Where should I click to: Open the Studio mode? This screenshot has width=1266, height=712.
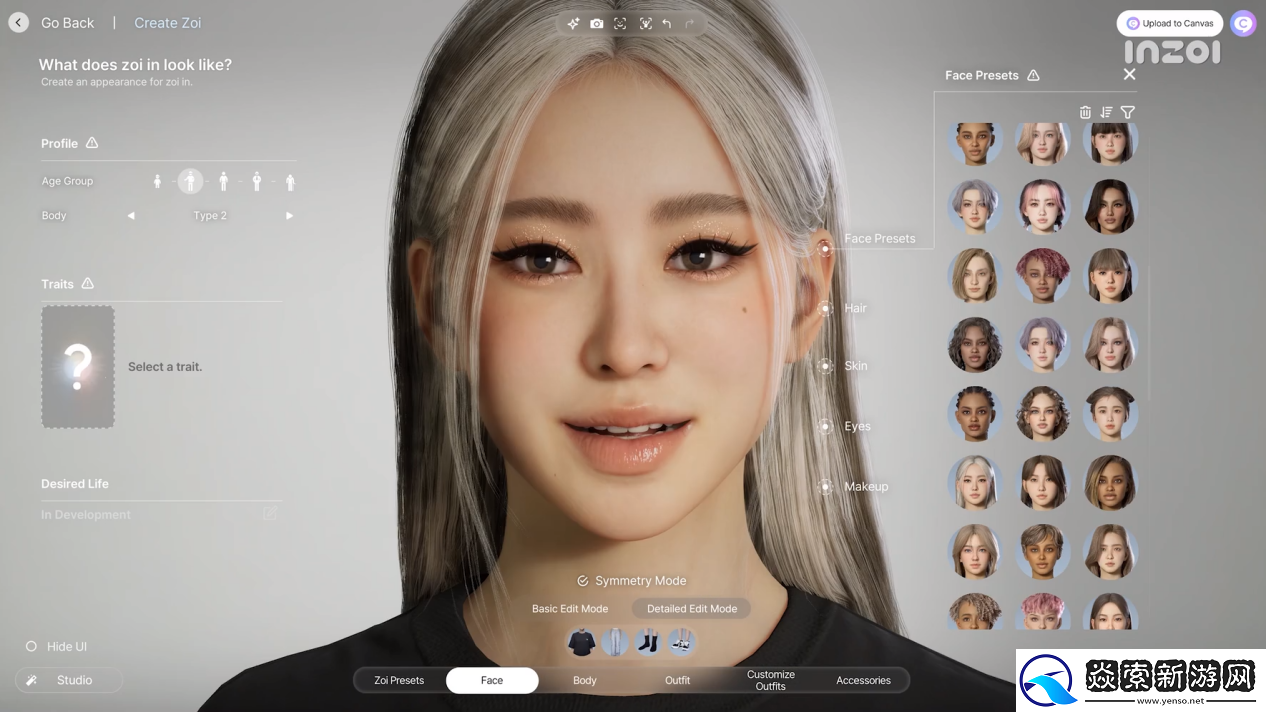[x=69, y=680]
